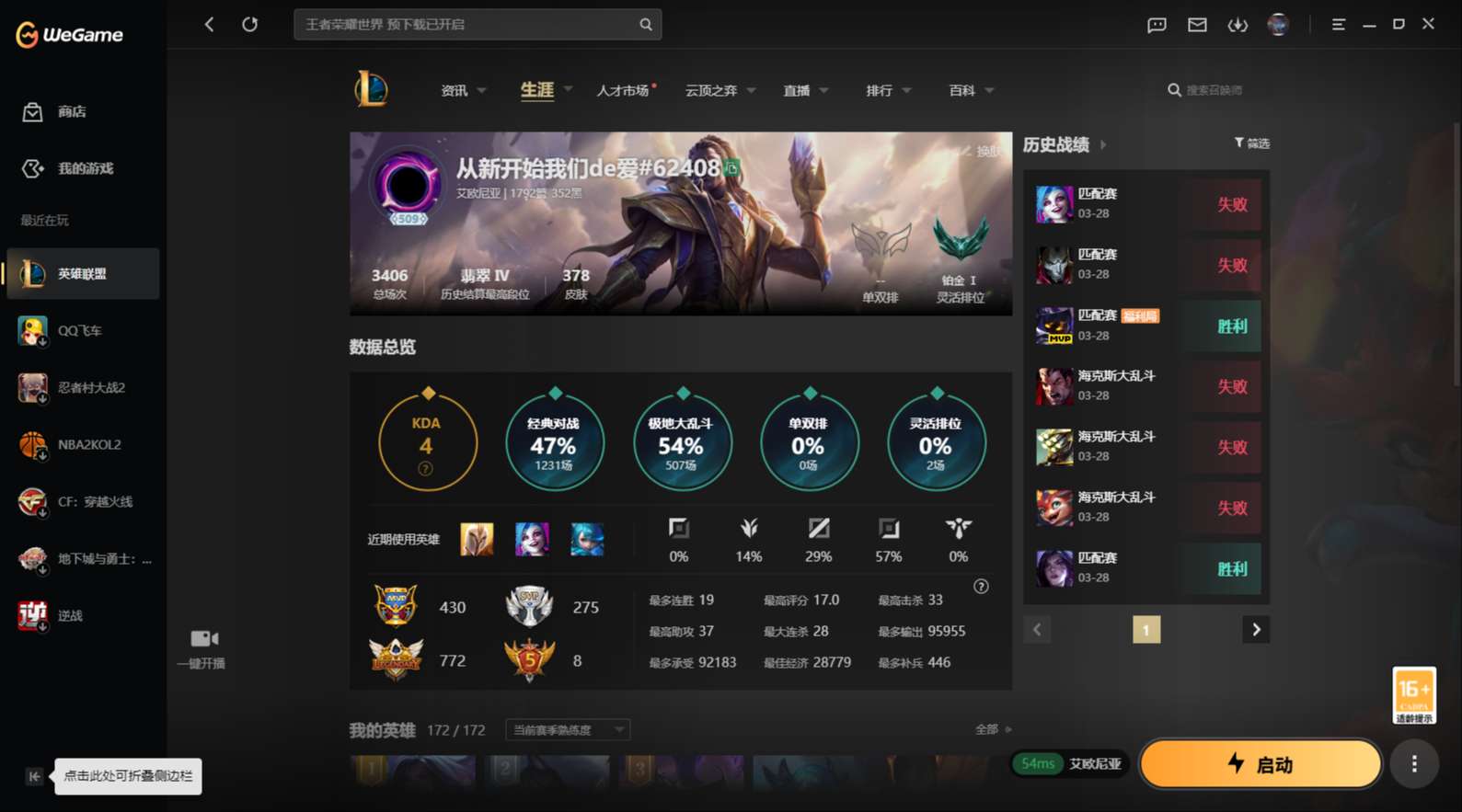The height and width of the screenshot is (812, 1462).
Task: Click the match history next page arrow
Action: pos(1256,629)
